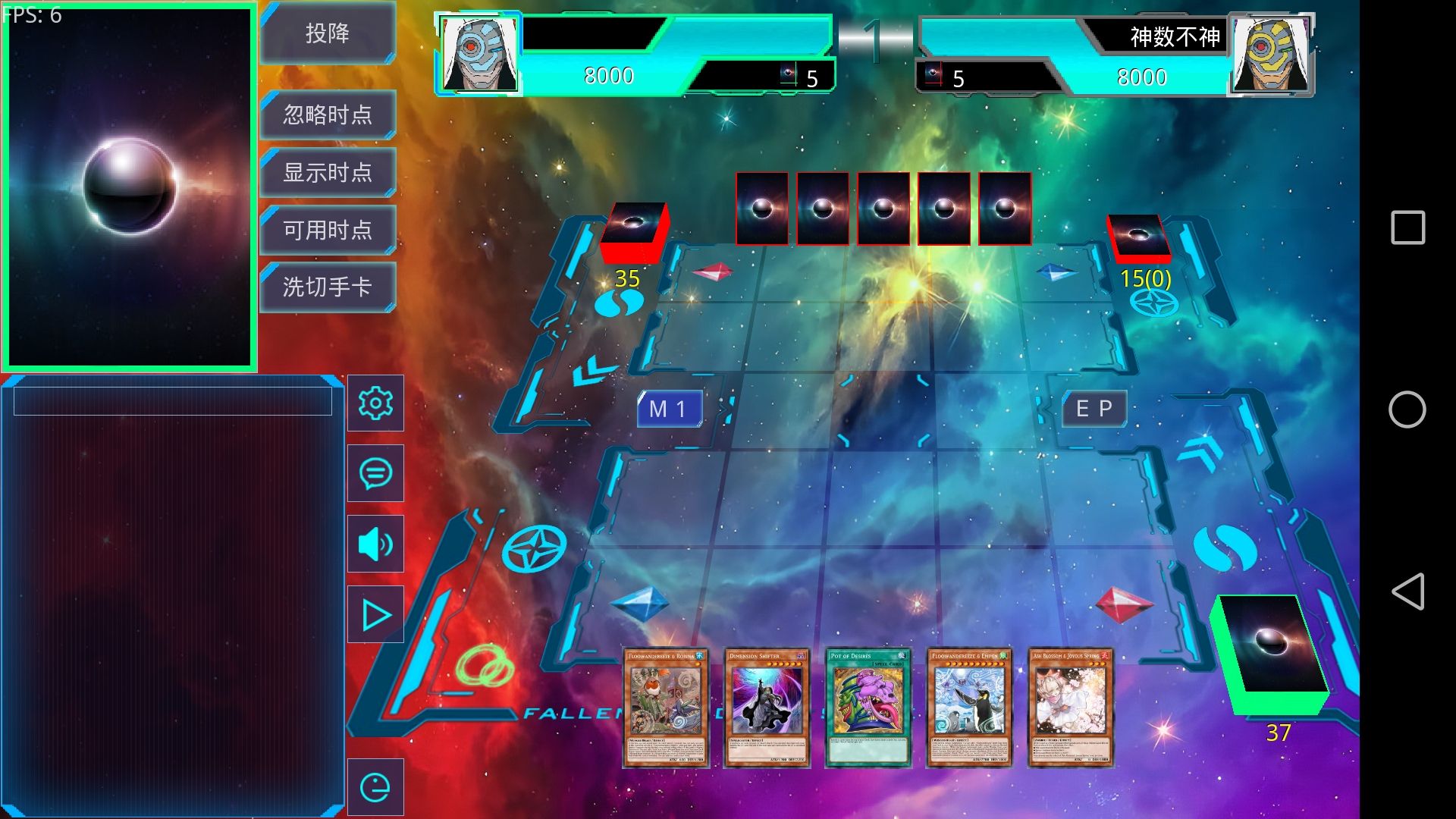
Task: Click the chat log input bar
Action: point(173,401)
